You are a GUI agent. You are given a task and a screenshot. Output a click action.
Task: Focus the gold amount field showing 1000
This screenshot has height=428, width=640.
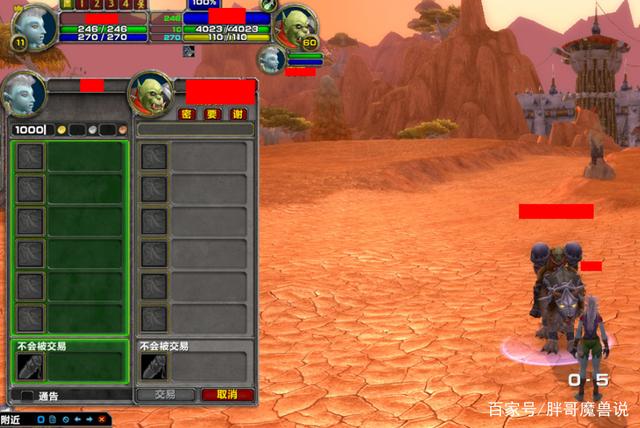[32, 130]
